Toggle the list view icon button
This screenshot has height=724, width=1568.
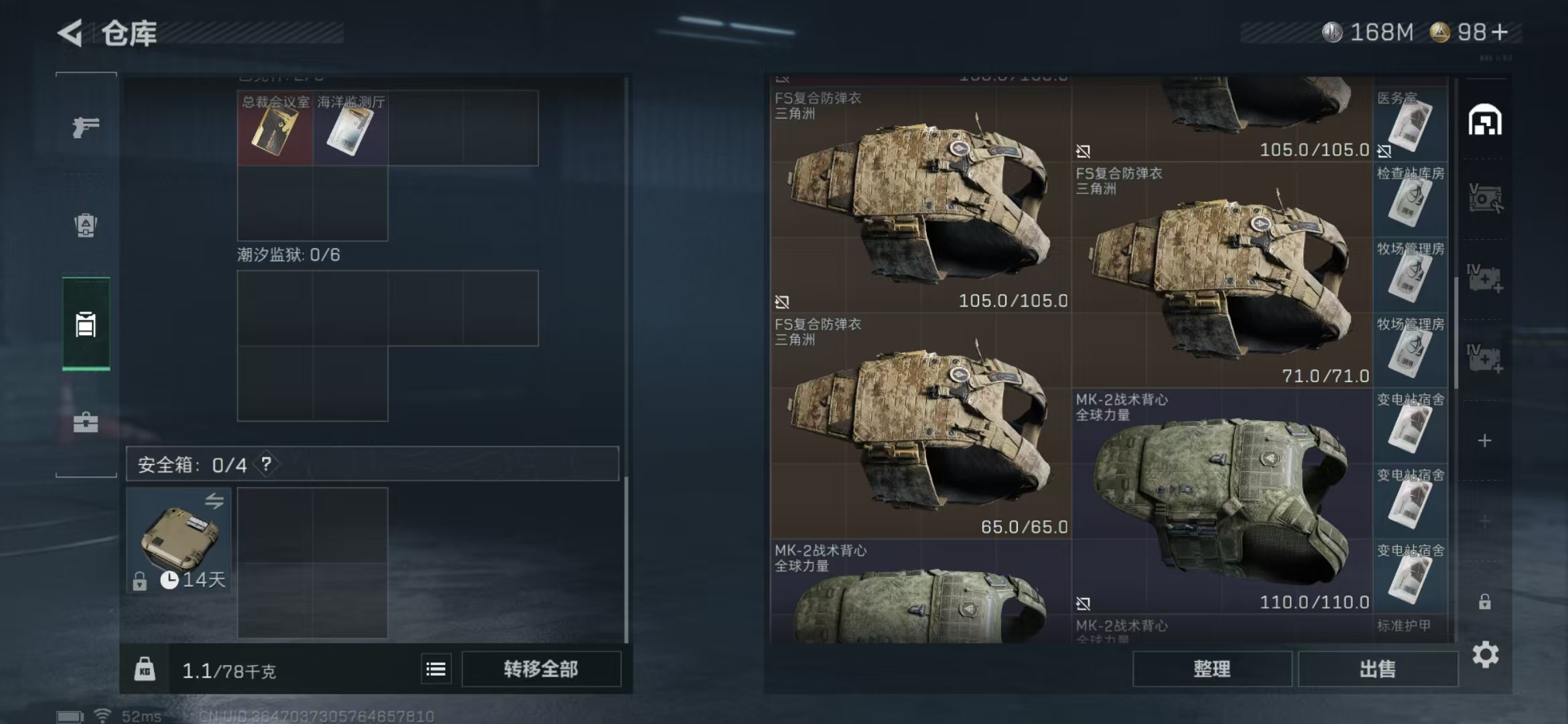(436, 669)
